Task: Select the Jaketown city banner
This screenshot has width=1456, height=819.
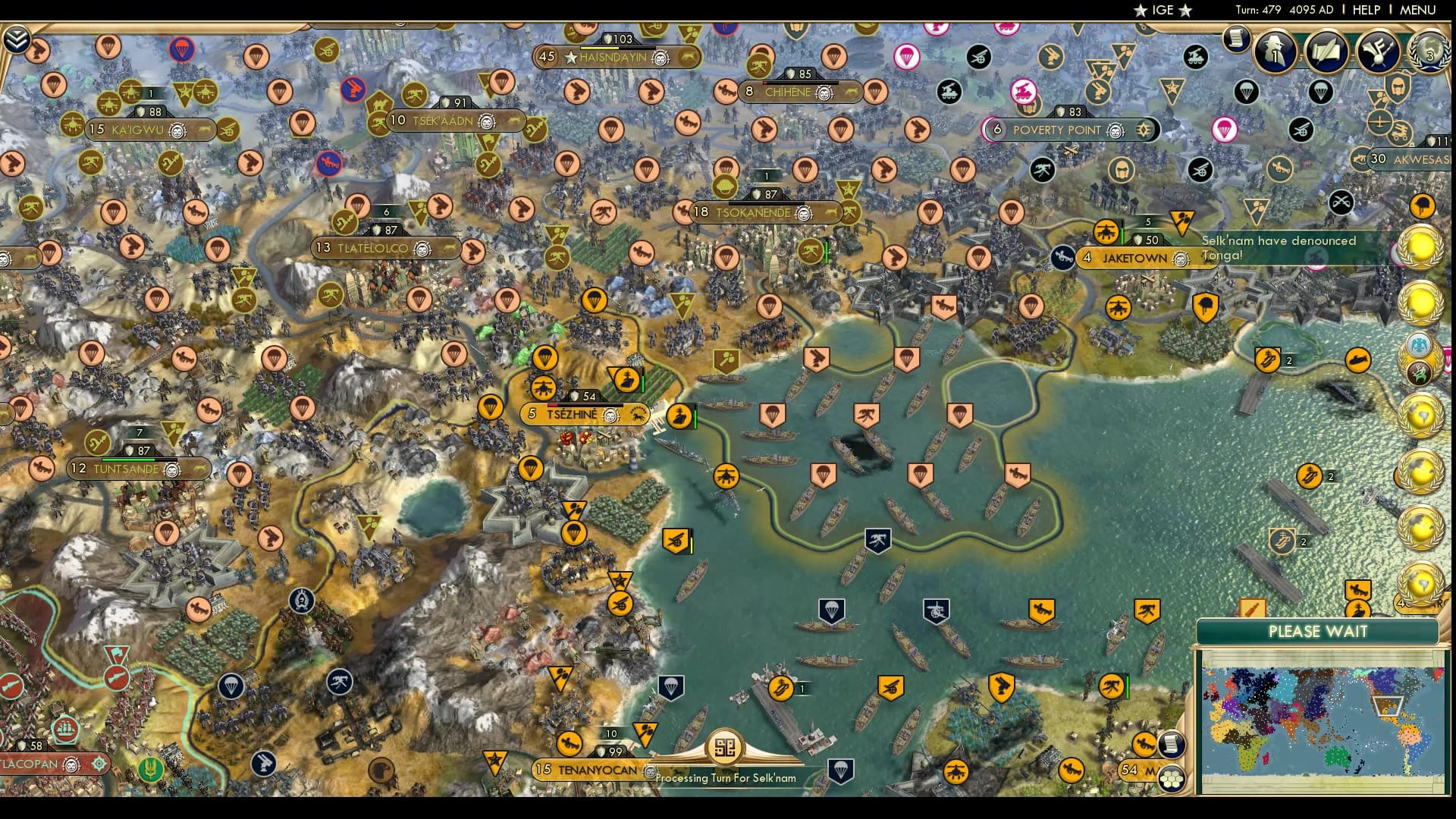Action: click(x=1133, y=259)
